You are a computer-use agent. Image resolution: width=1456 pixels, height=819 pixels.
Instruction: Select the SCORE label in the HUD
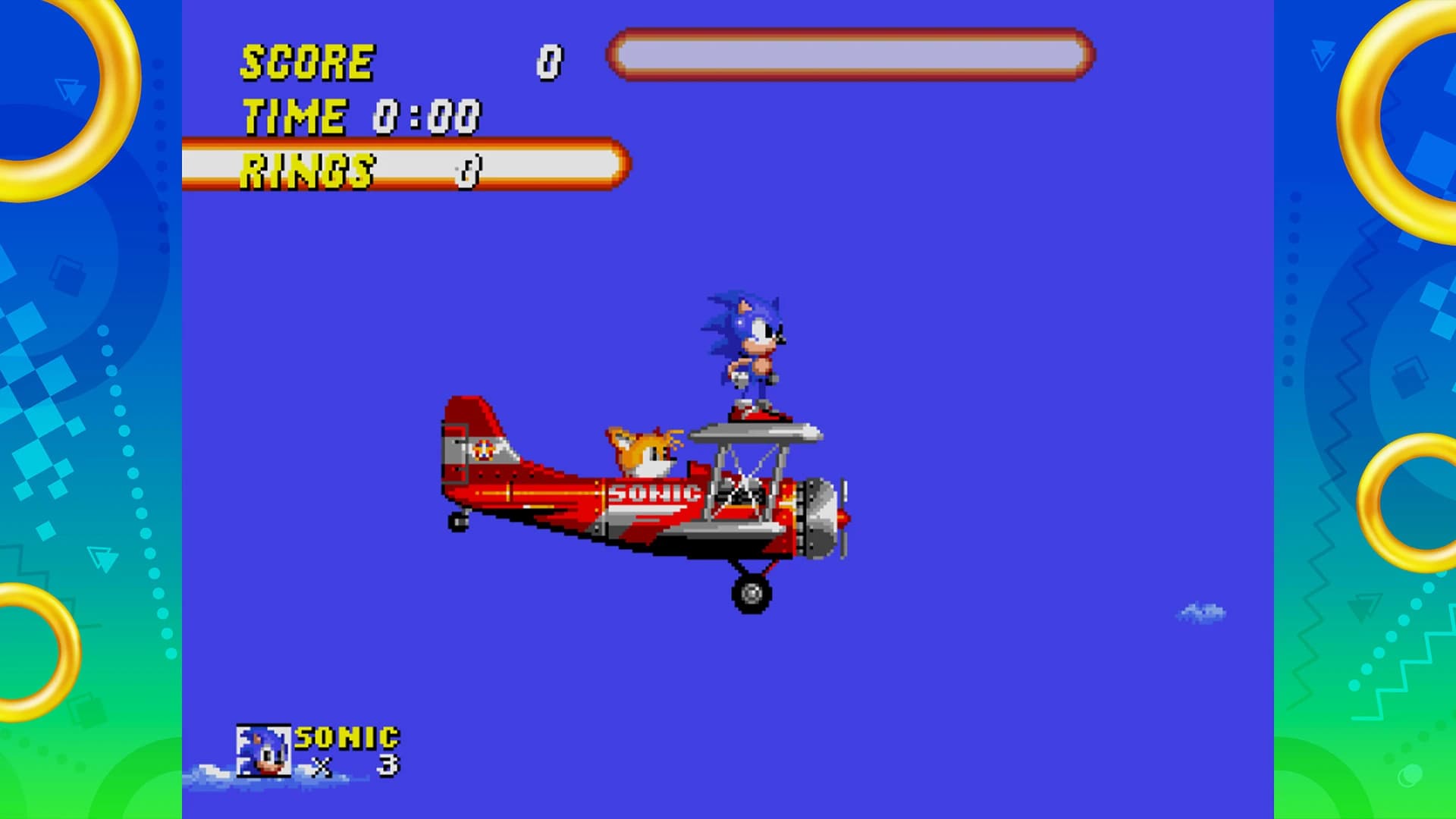[x=307, y=61]
